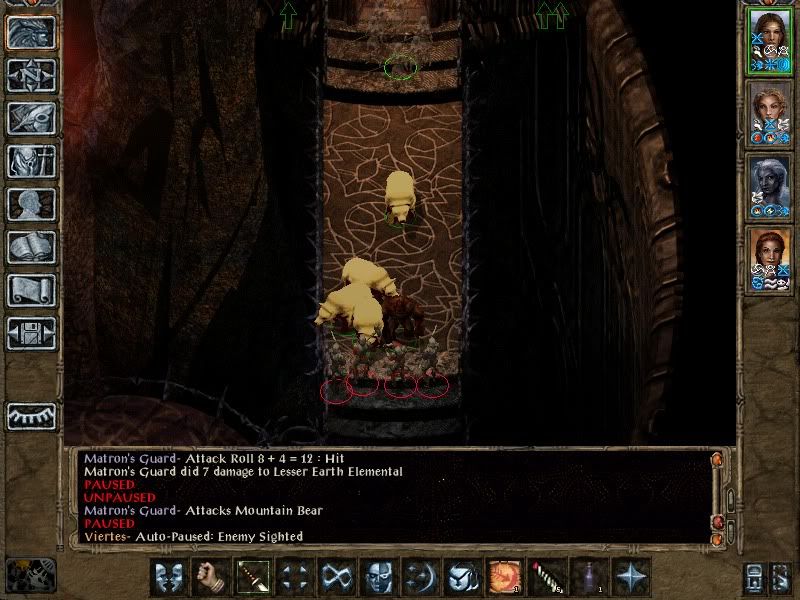Open the inventory screen
This screenshot has width=800, height=600.
pos(31,161)
